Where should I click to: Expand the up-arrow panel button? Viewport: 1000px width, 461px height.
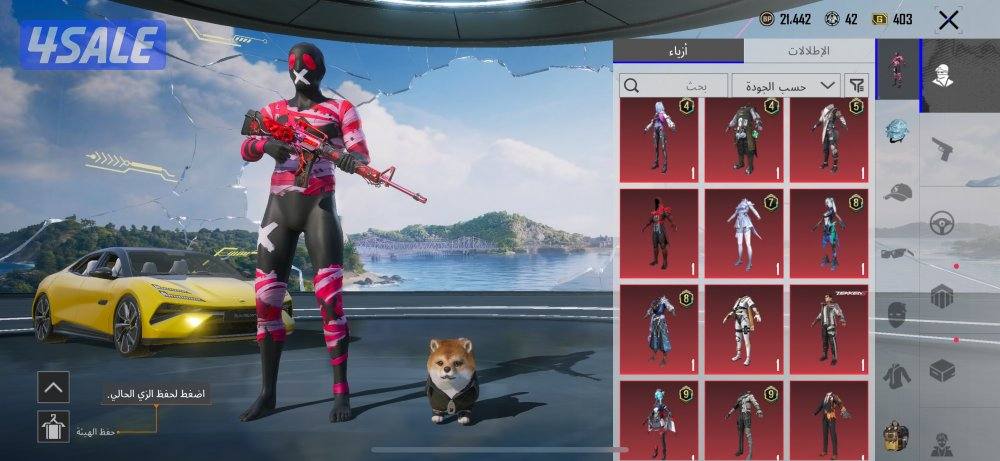tap(53, 385)
